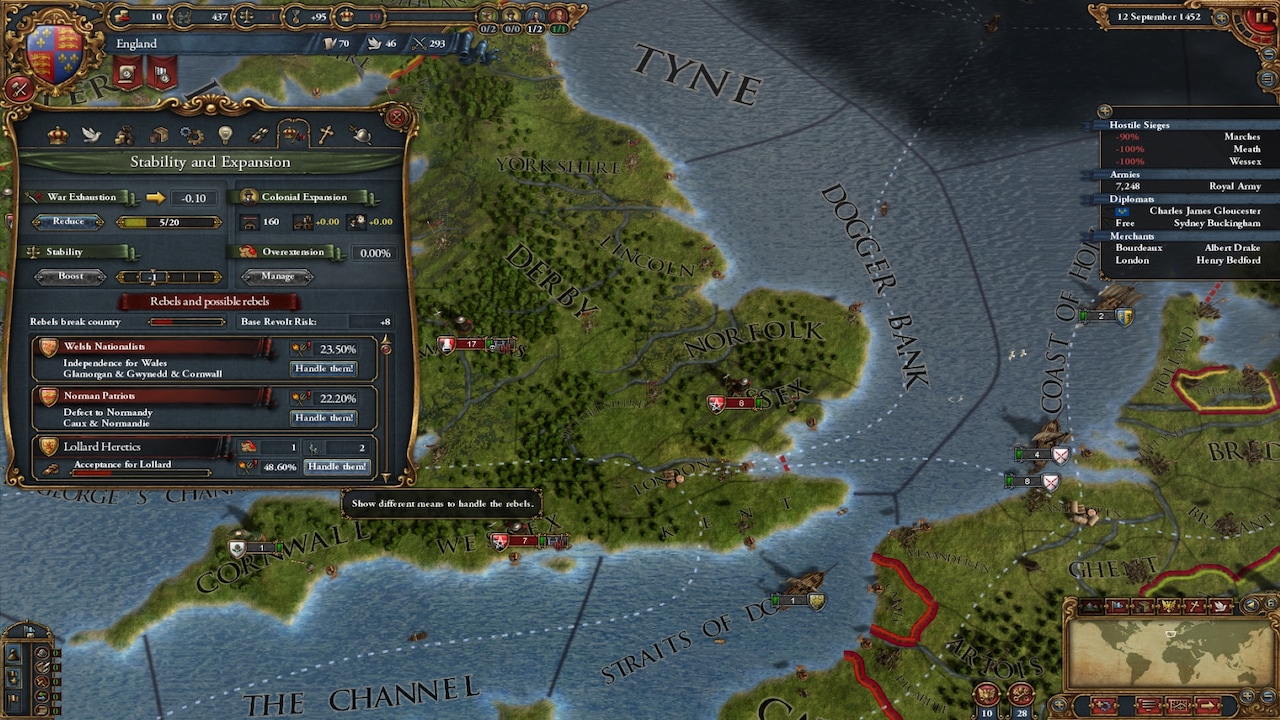The height and width of the screenshot is (720, 1280).
Task: Open the National Ideas lightbulb icon
Action: (x=226, y=134)
